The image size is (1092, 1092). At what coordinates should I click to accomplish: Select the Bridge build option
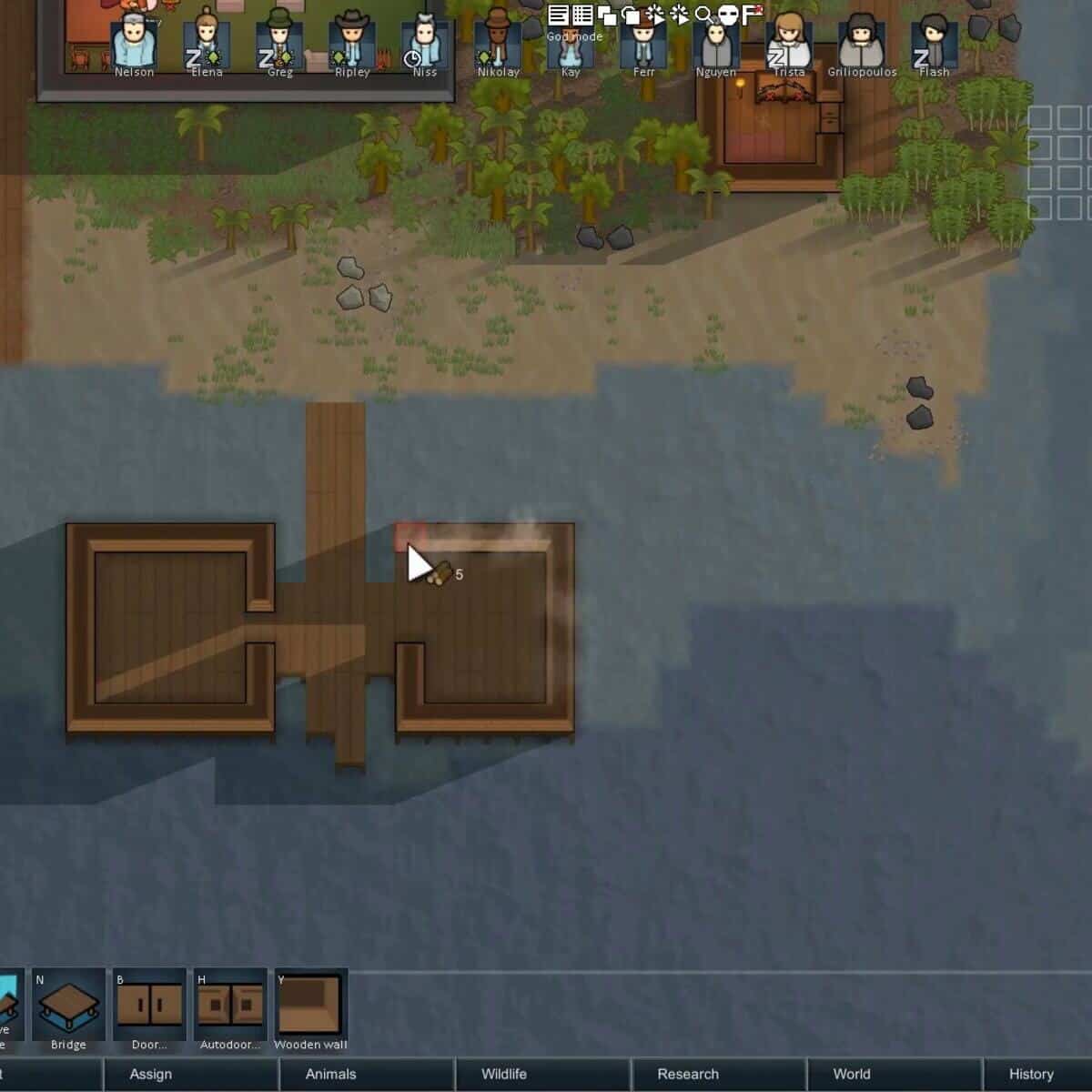coord(68,1006)
